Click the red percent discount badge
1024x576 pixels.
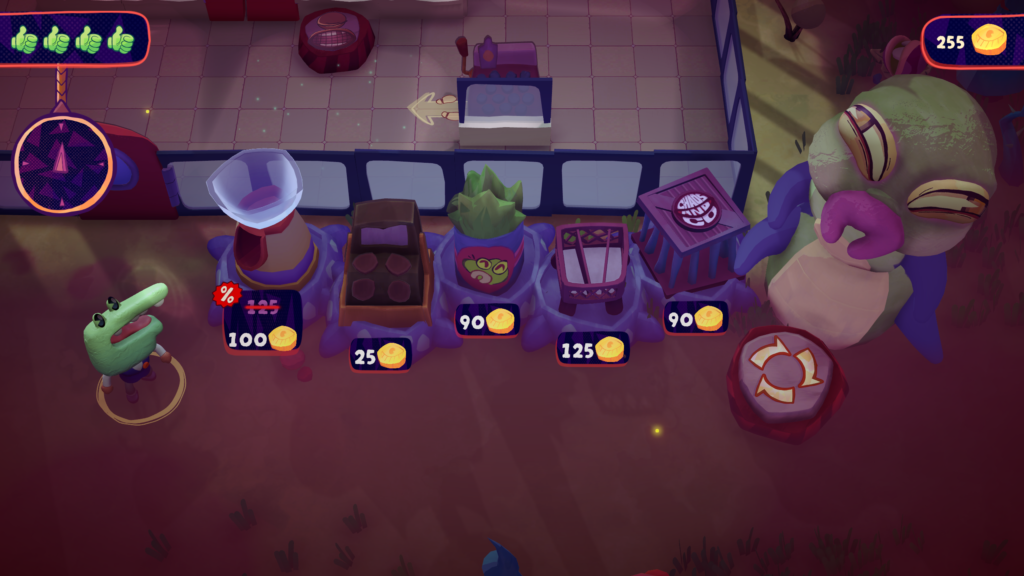(x=227, y=295)
